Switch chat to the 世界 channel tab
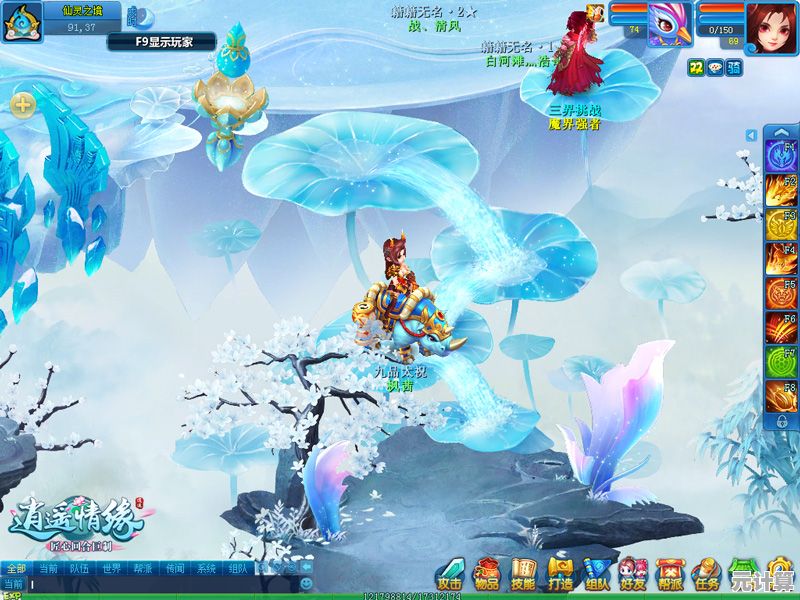Image resolution: width=800 pixels, height=600 pixels. pos(111,568)
